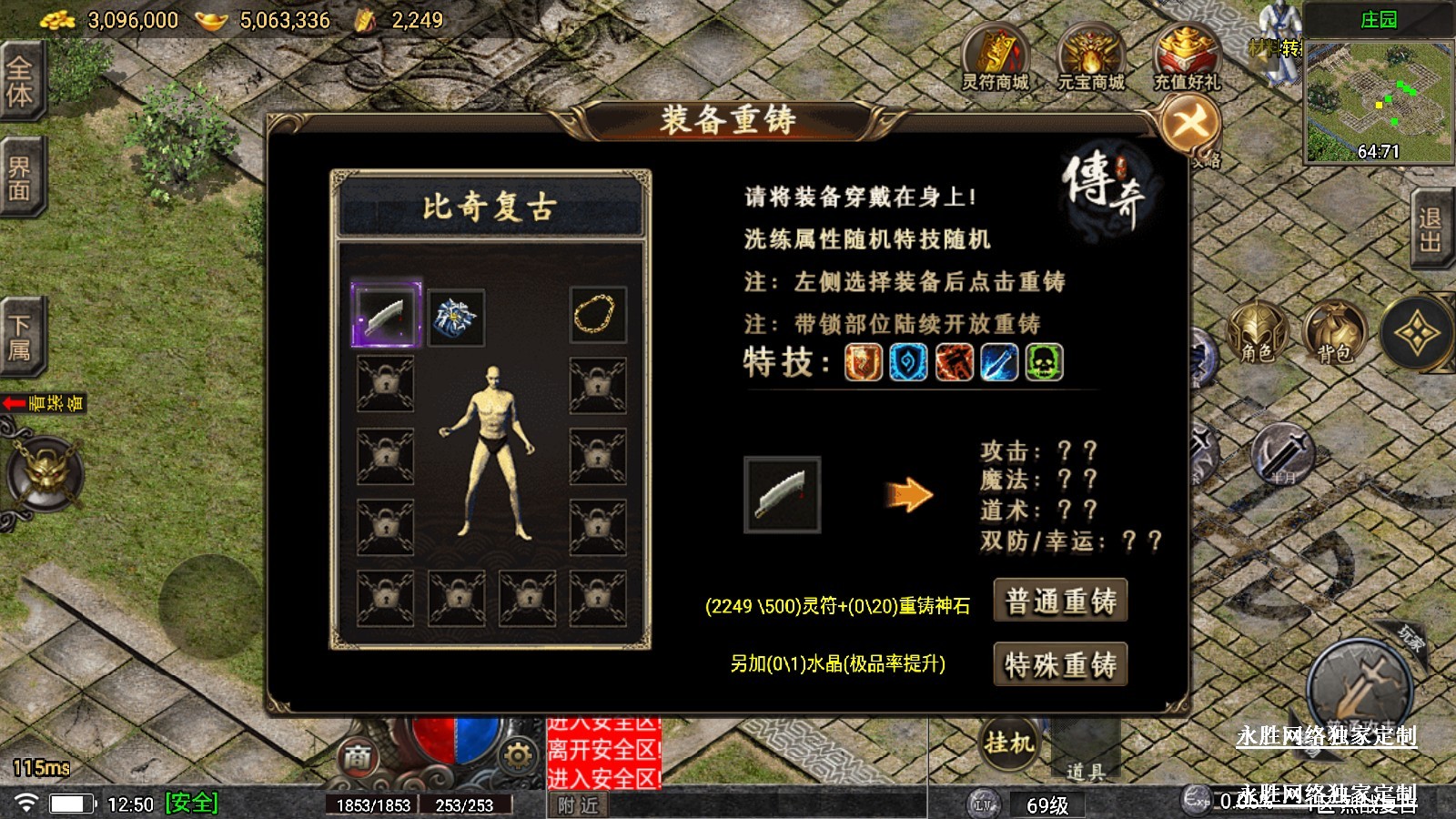Click the 普通重铸 normal reforge button
This screenshot has width=1456, height=819.
1060,601
